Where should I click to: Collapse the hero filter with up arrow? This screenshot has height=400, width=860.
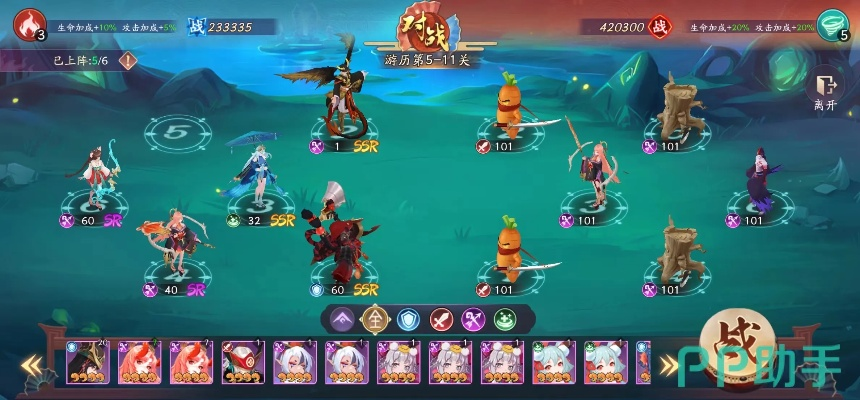coord(342,319)
